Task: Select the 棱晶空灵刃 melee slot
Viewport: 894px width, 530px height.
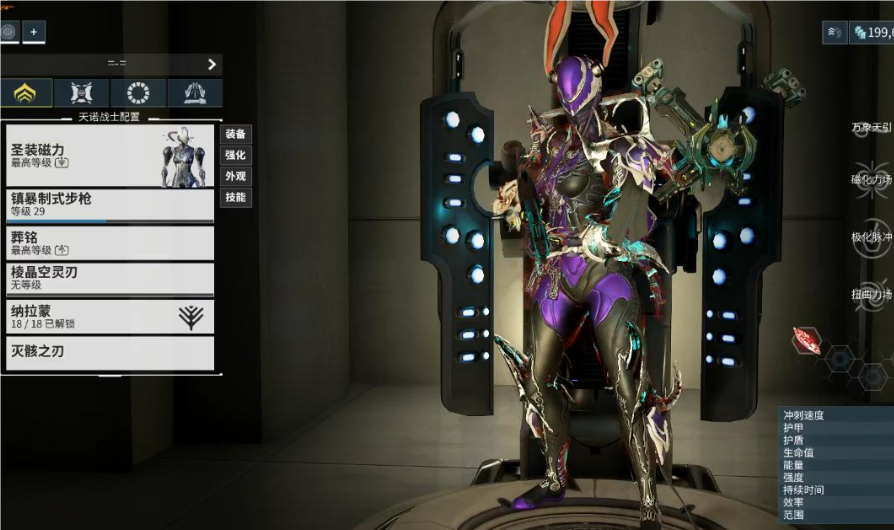Action: (x=110, y=279)
